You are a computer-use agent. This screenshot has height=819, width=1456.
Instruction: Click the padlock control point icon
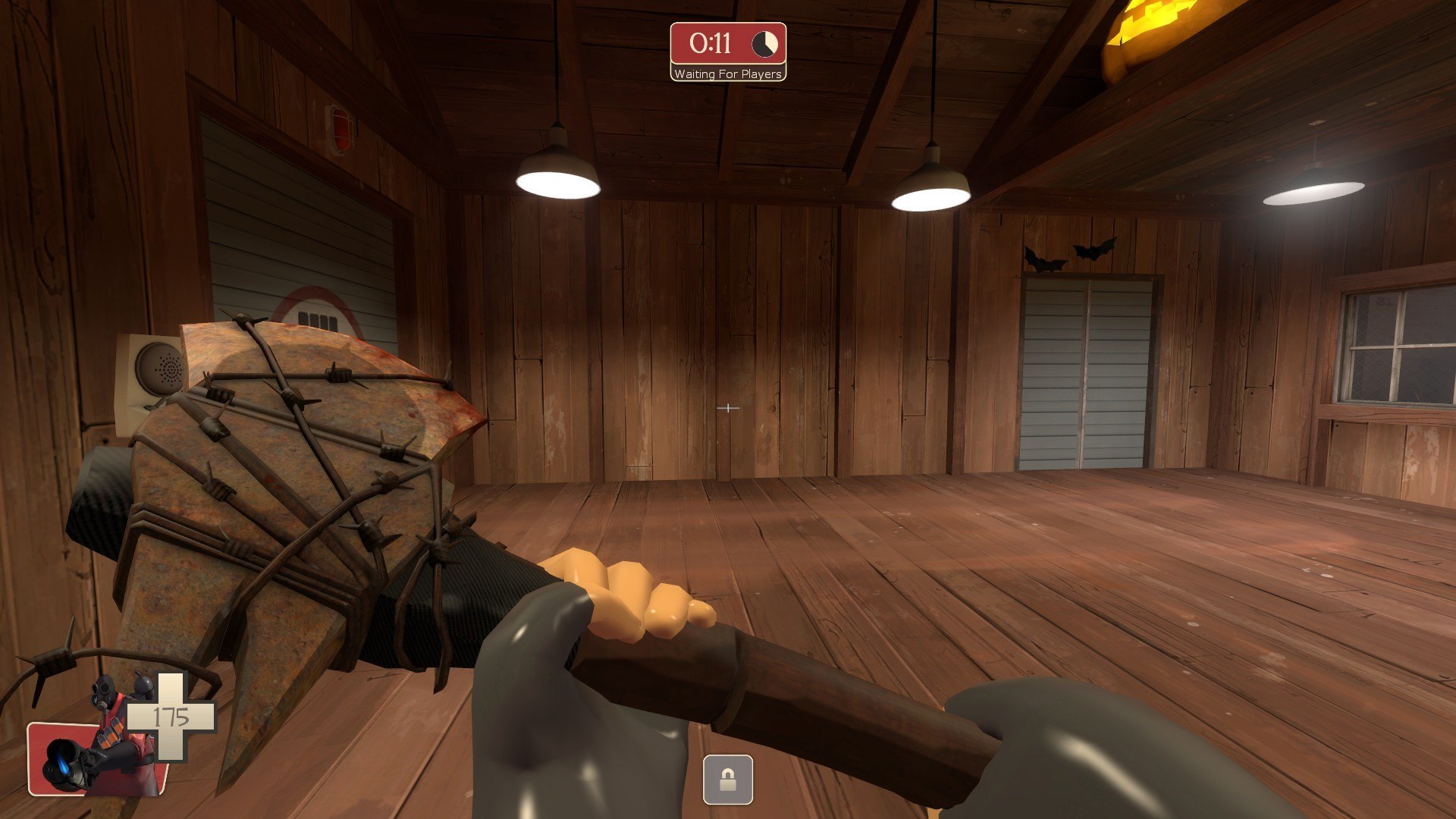[x=728, y=780]
